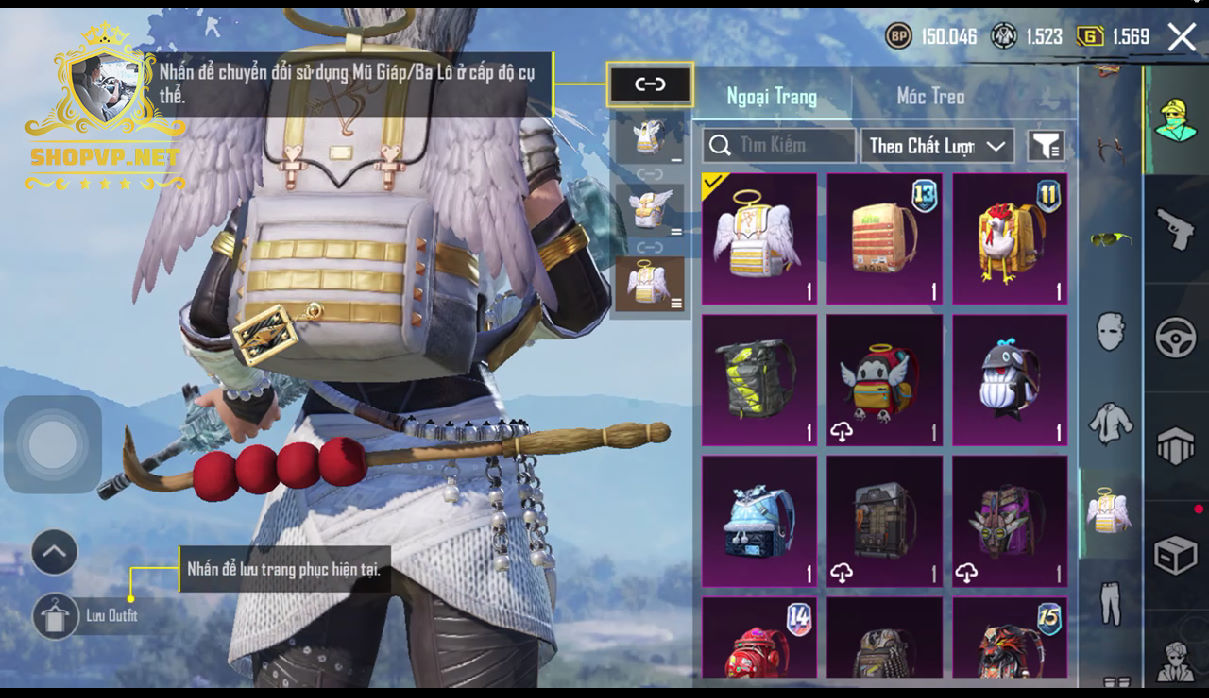Switch to the Ngoại Trang tab
The image size is (1209, 698).
[771, 97]
